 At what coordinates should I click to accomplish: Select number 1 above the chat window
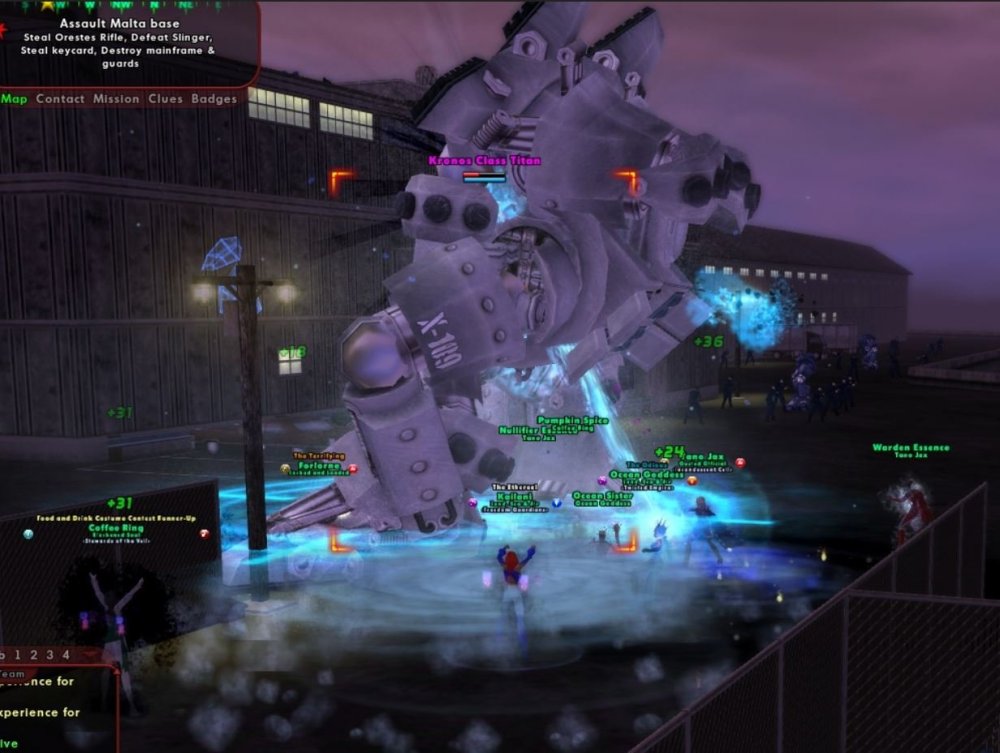click(18, 655)
